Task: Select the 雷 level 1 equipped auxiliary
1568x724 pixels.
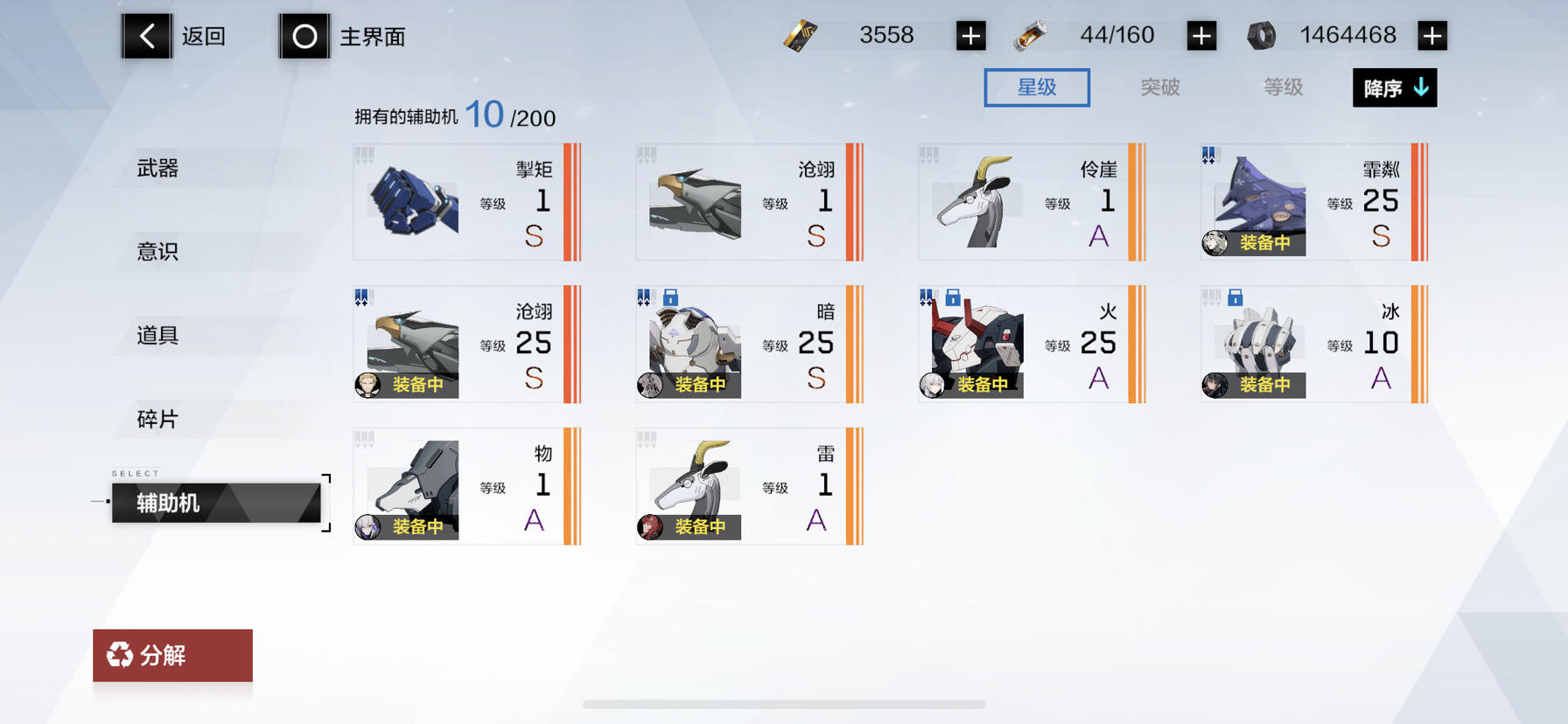Action: coord(748,486)
